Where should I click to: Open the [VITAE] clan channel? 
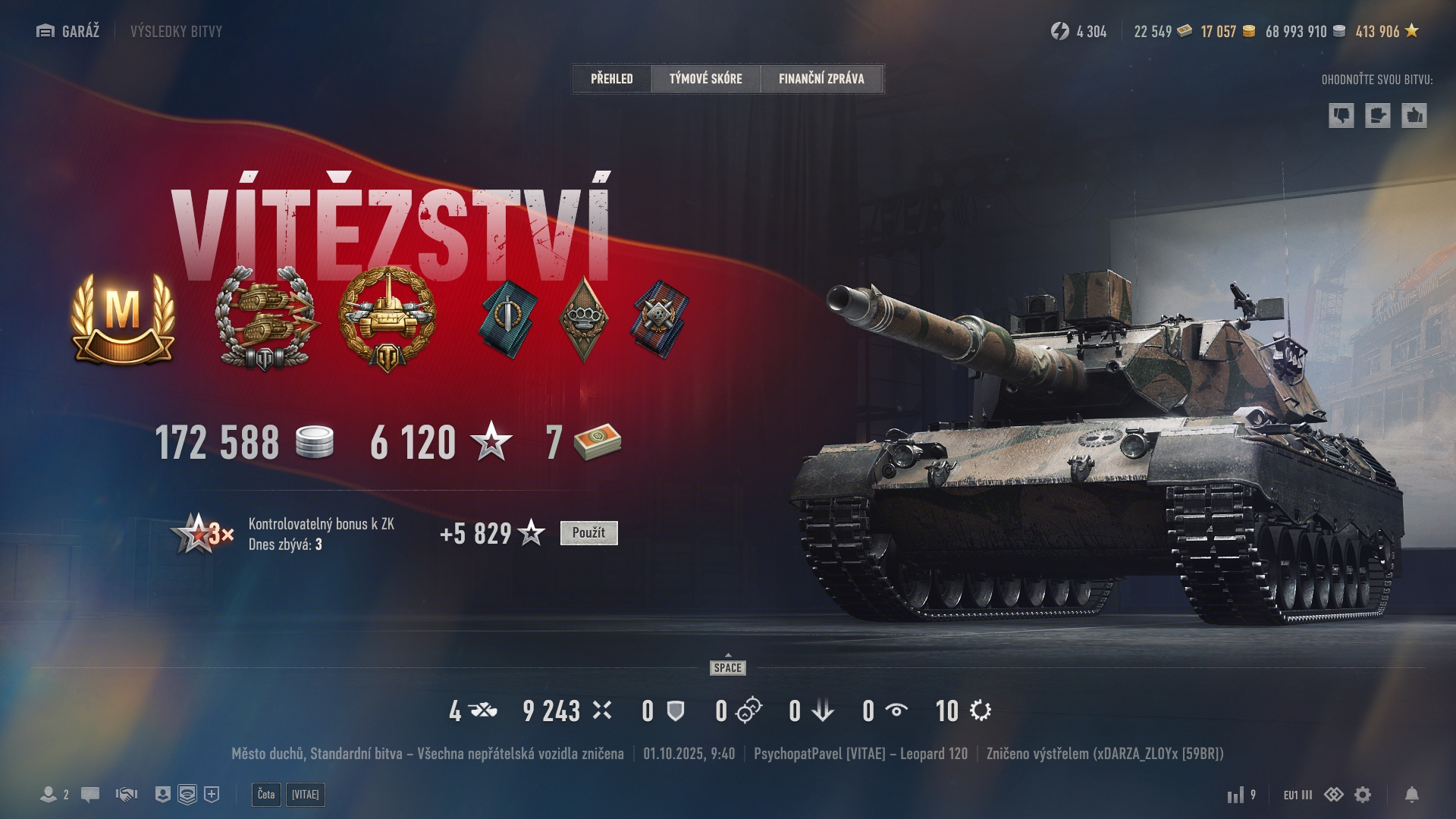click(x=306, y=795)
